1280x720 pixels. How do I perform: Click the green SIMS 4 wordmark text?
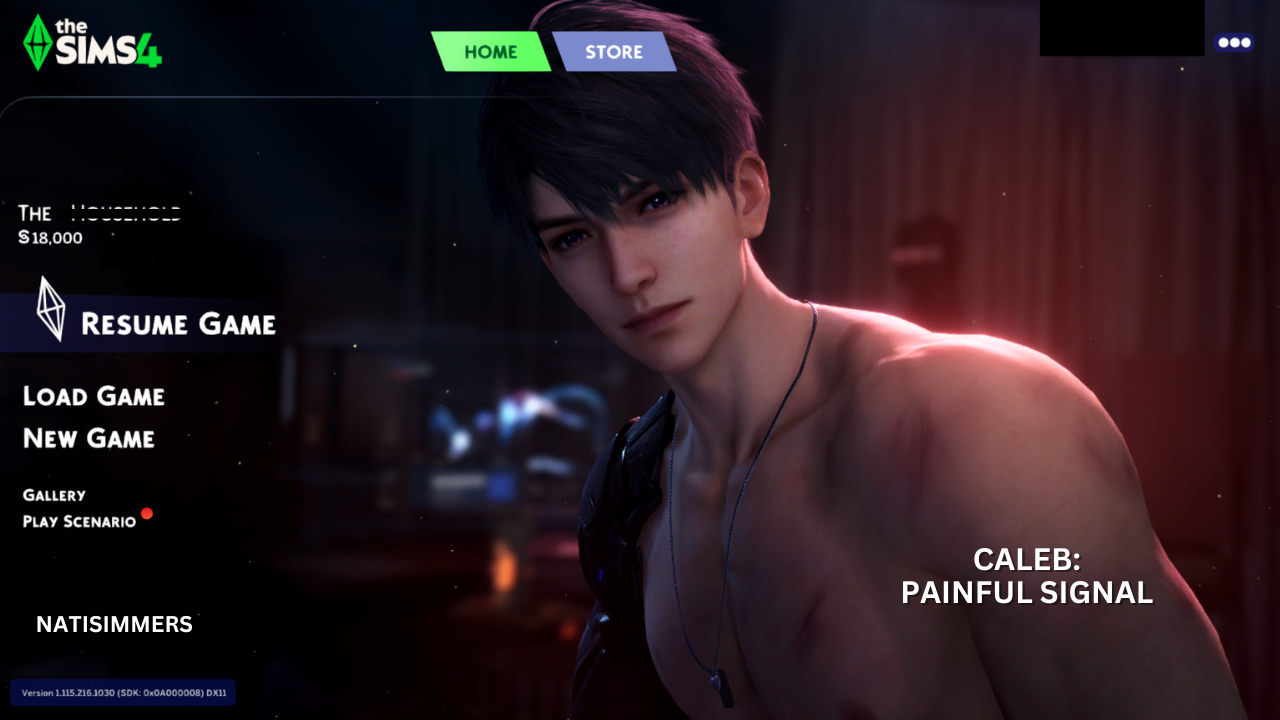(x=105, y=45)
